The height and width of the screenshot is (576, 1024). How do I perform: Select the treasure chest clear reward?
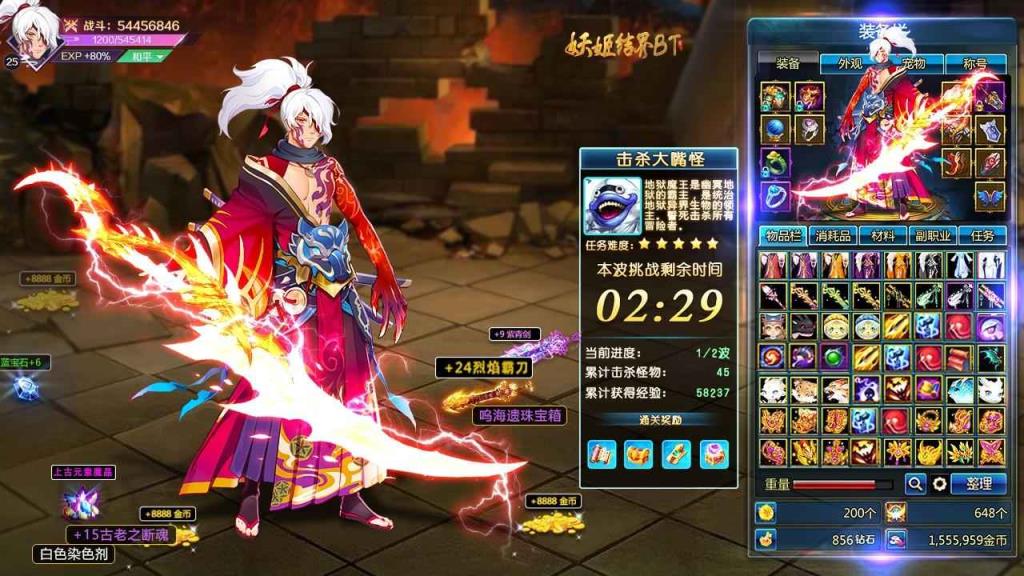click(x=637, y=454)
